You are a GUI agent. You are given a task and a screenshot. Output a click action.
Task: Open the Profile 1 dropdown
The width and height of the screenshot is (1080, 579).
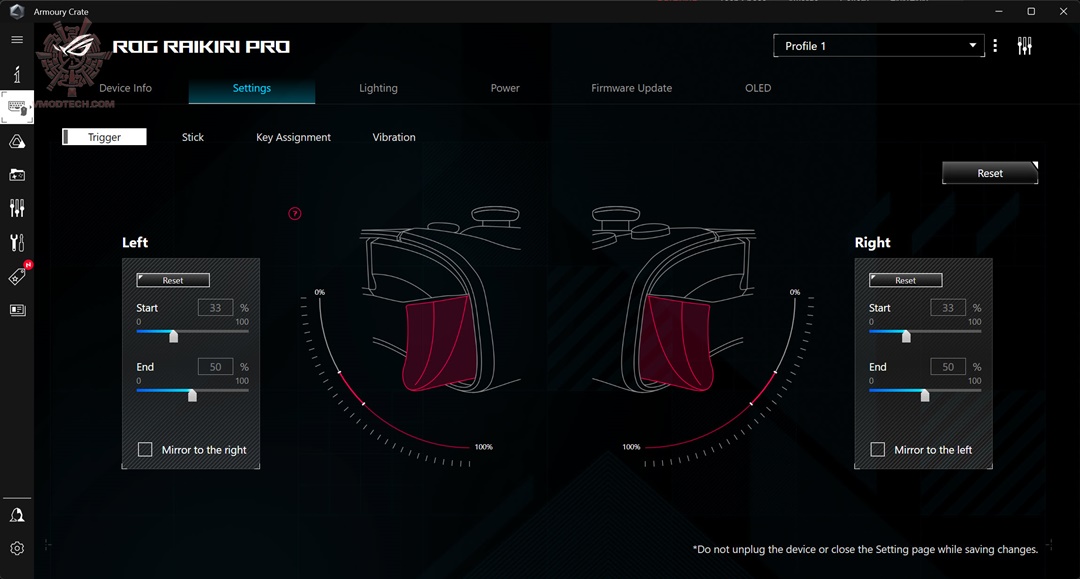pyautogui.click(x=878, y=46)
